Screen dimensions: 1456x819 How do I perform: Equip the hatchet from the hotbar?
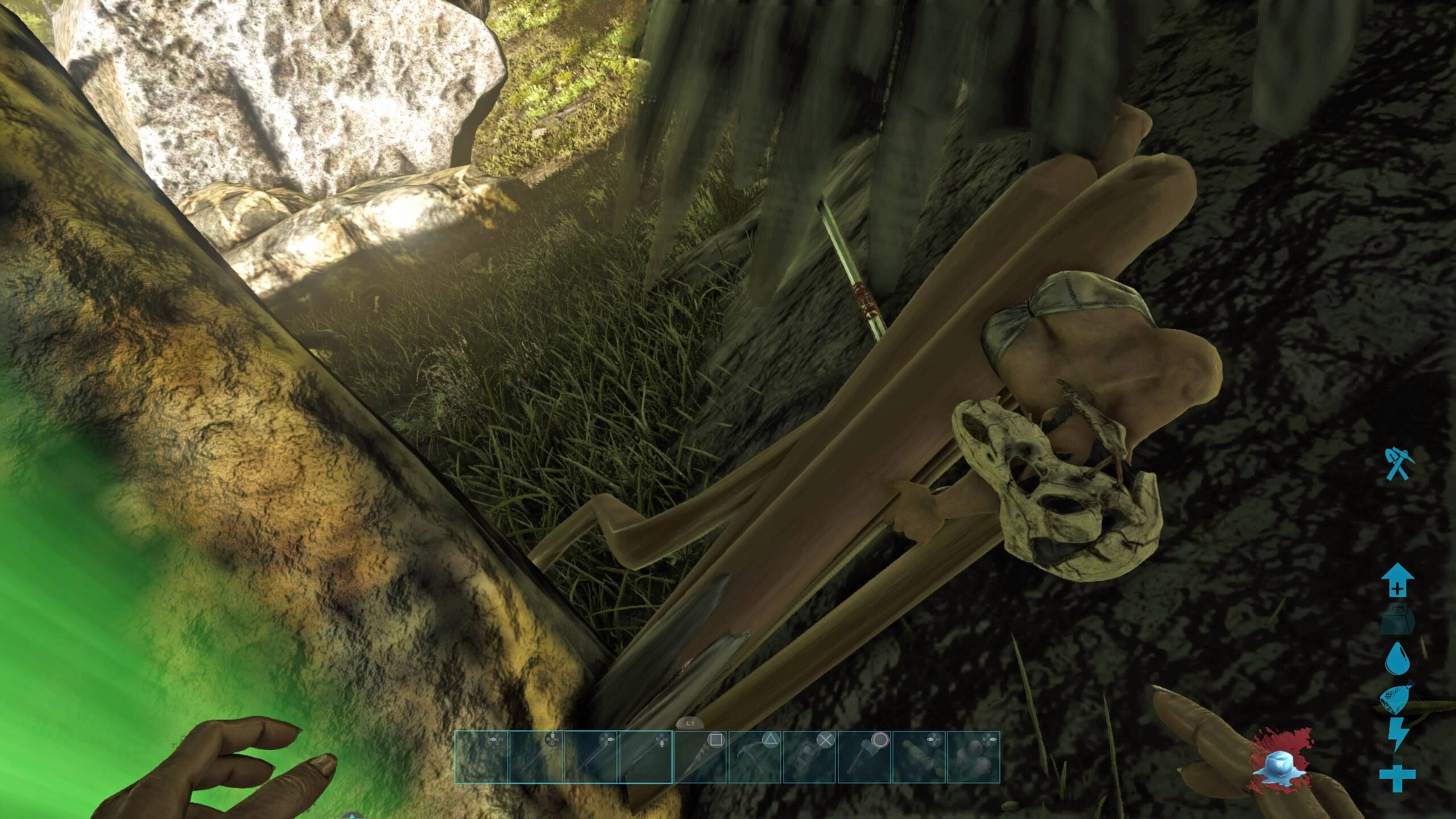click(863, 758)
